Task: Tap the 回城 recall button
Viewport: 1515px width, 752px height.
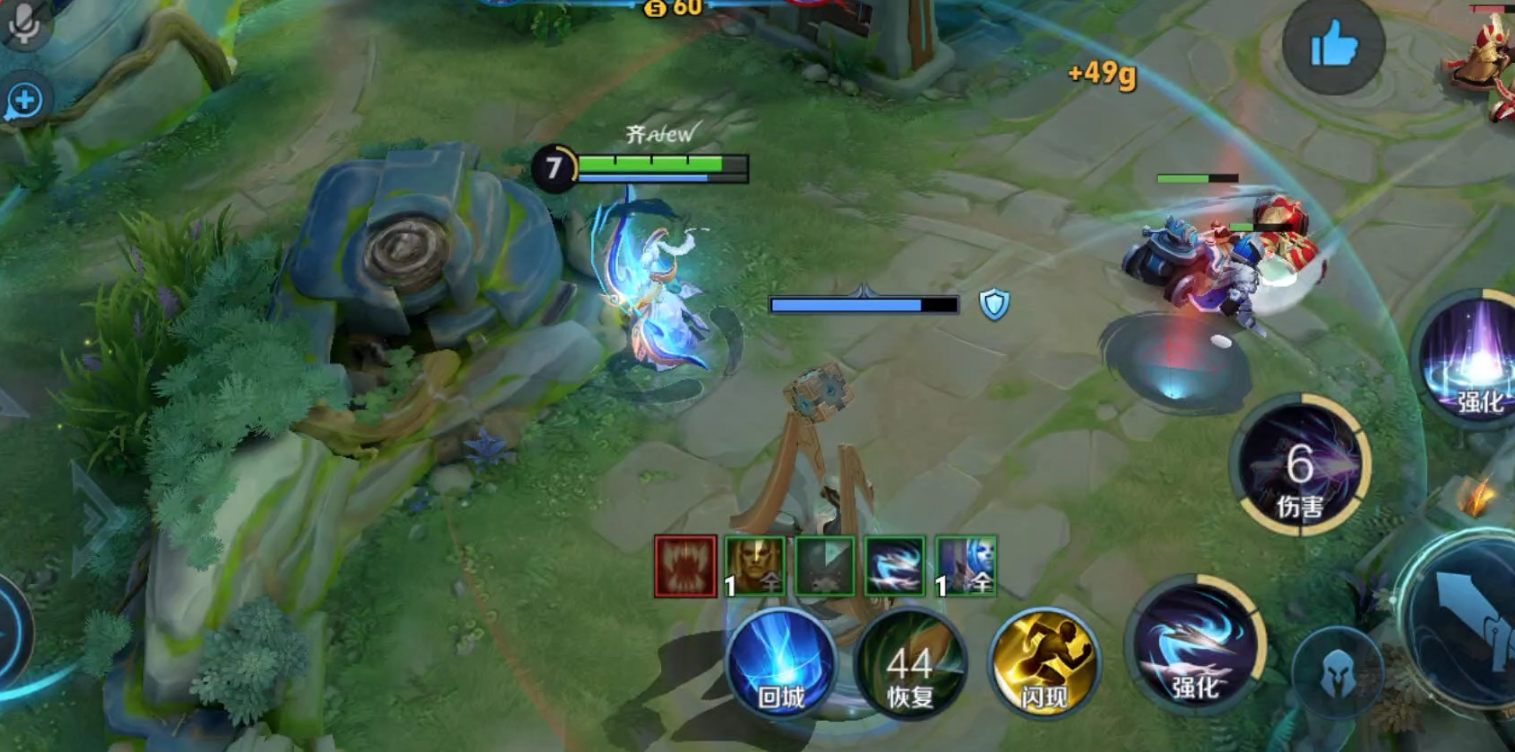Action: (781, 664)
